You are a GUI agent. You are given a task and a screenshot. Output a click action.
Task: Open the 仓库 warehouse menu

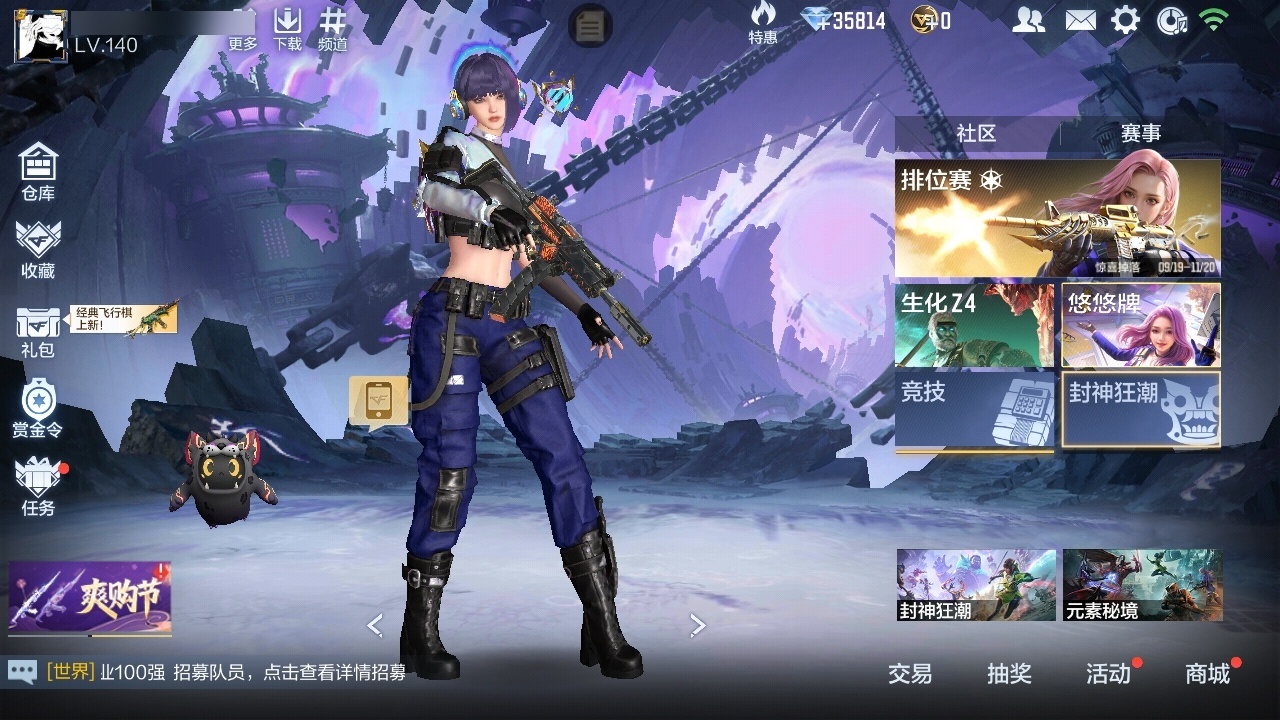point(38,170)
